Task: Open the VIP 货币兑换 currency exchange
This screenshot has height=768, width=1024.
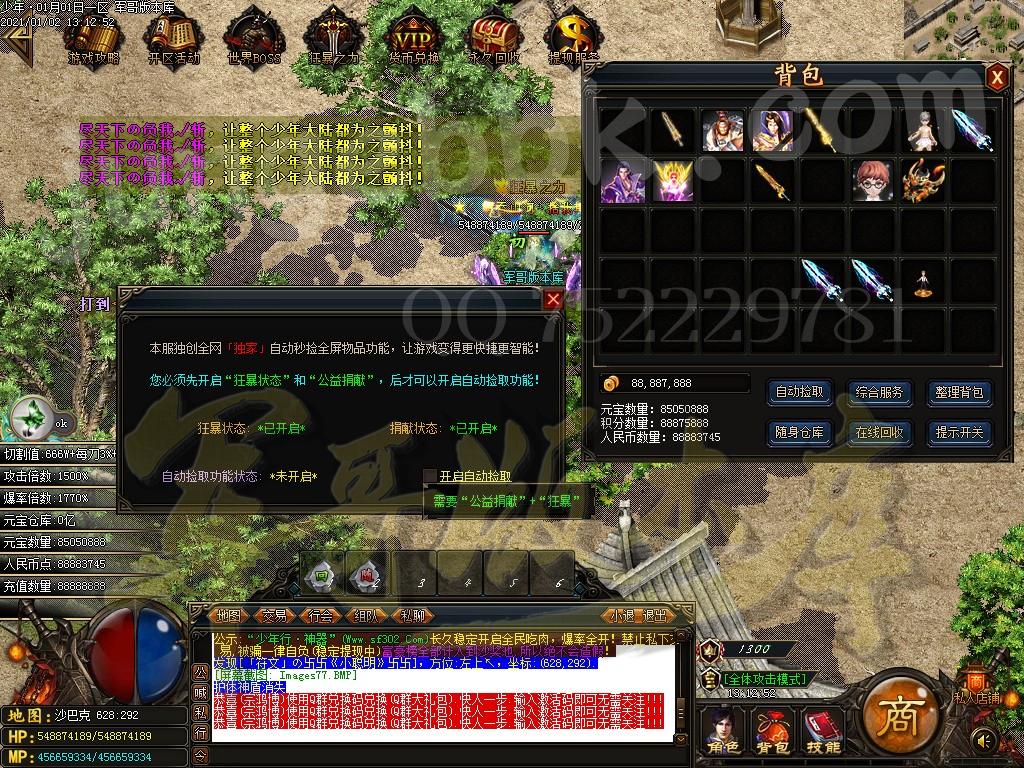Action: click(x=413, y=40)
